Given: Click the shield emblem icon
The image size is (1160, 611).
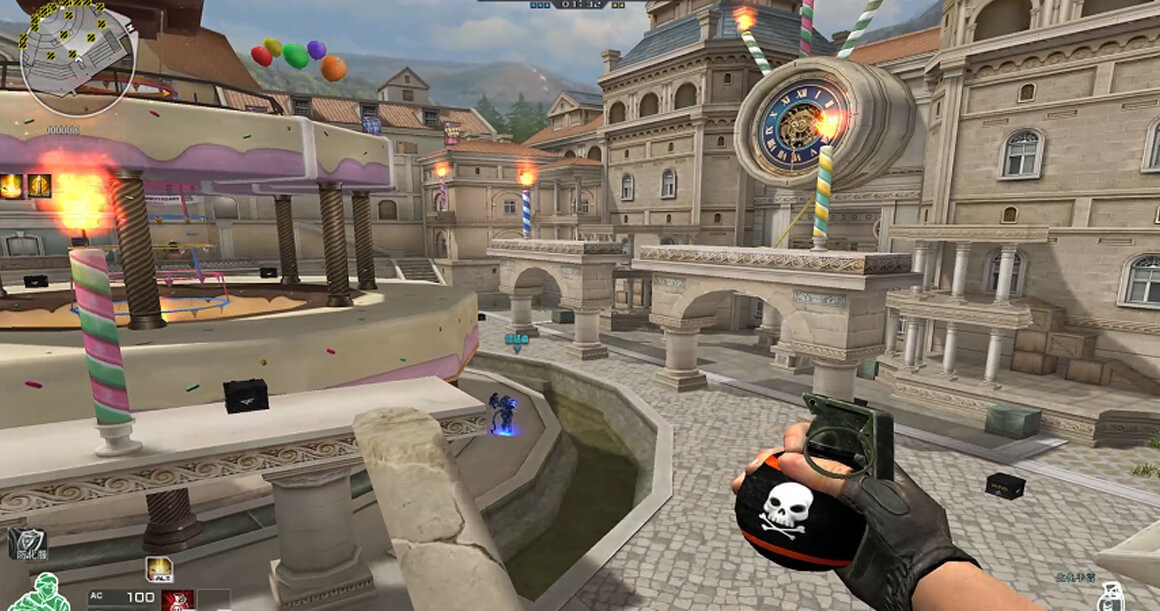Looking at the screenshot, I should click(26, 543).
